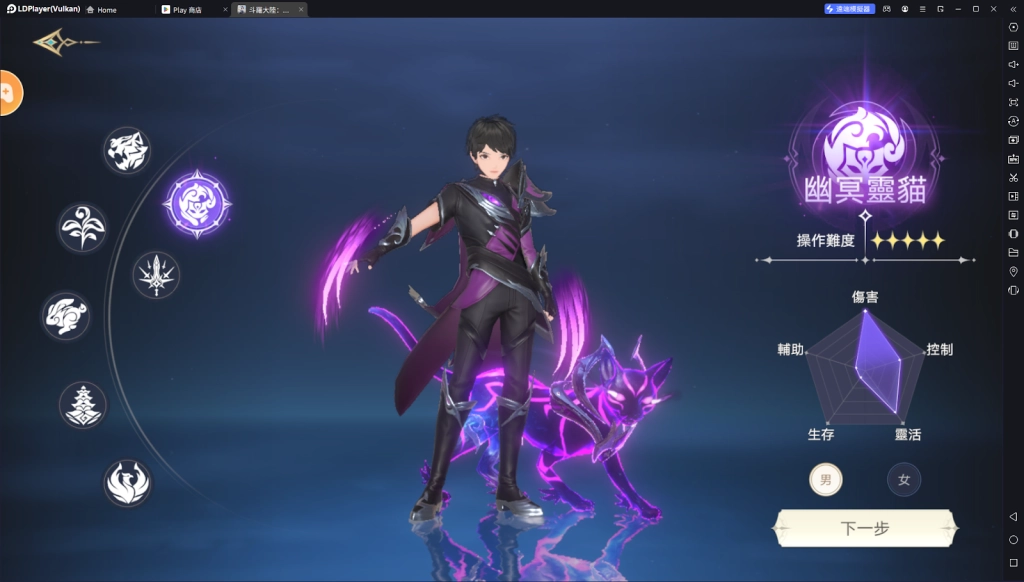Image resolution: width=1024 pixels, height=582 pixels.
Task: Select the white tiger class icon
Action: click(127, 150)
